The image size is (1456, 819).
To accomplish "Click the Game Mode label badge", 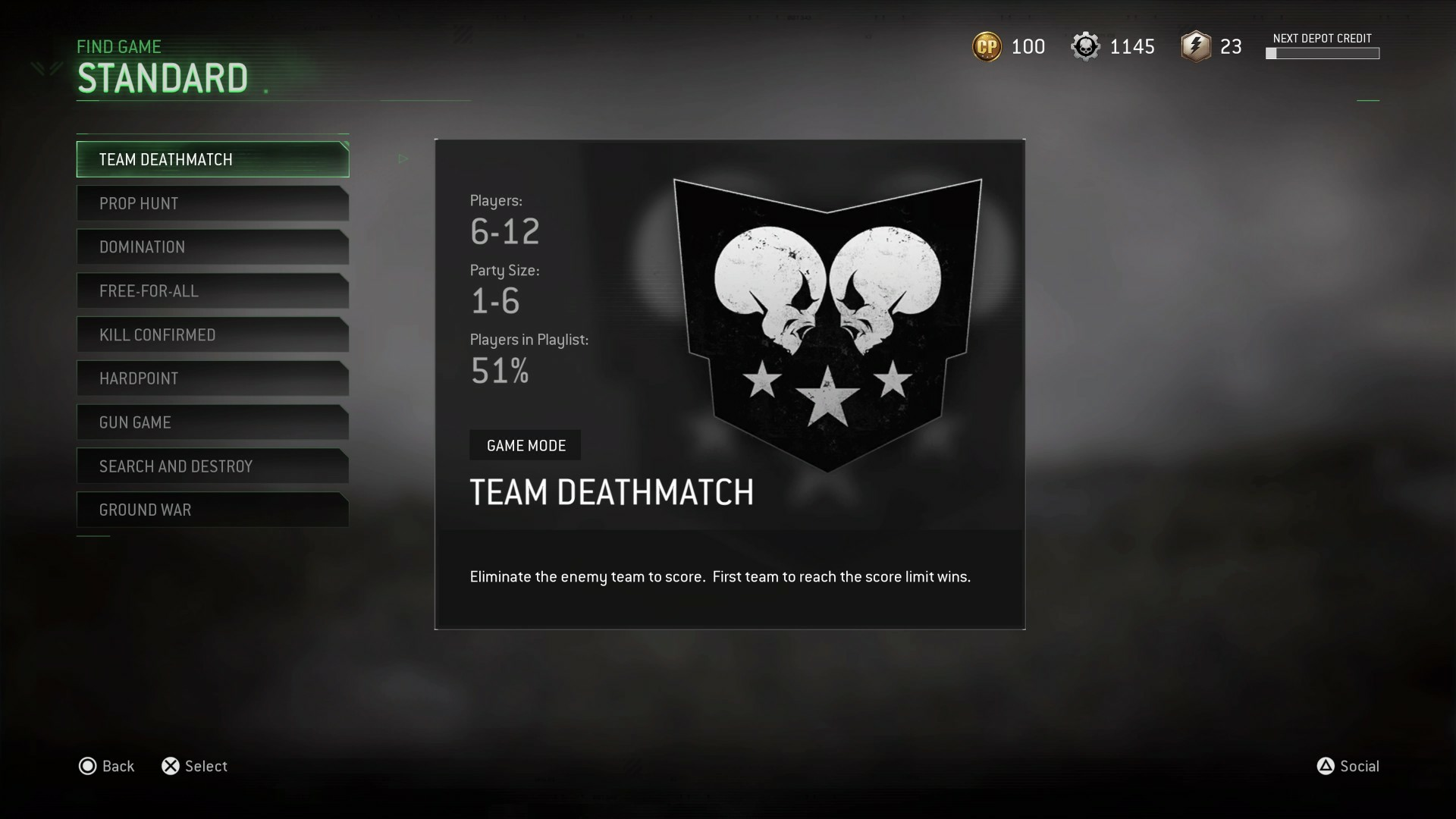I will click(525, 445).
